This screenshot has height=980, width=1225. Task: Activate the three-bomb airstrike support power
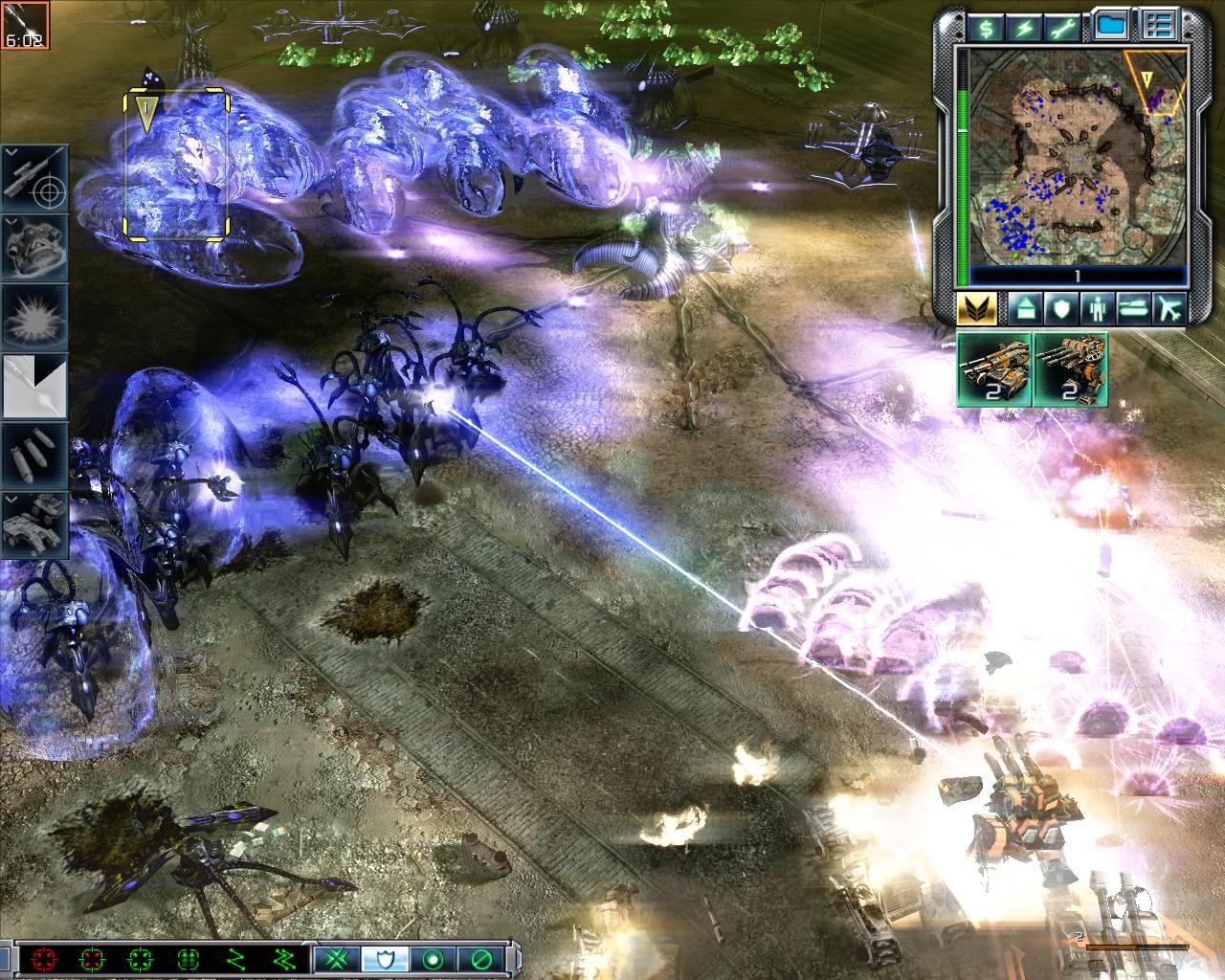[36, 454]
